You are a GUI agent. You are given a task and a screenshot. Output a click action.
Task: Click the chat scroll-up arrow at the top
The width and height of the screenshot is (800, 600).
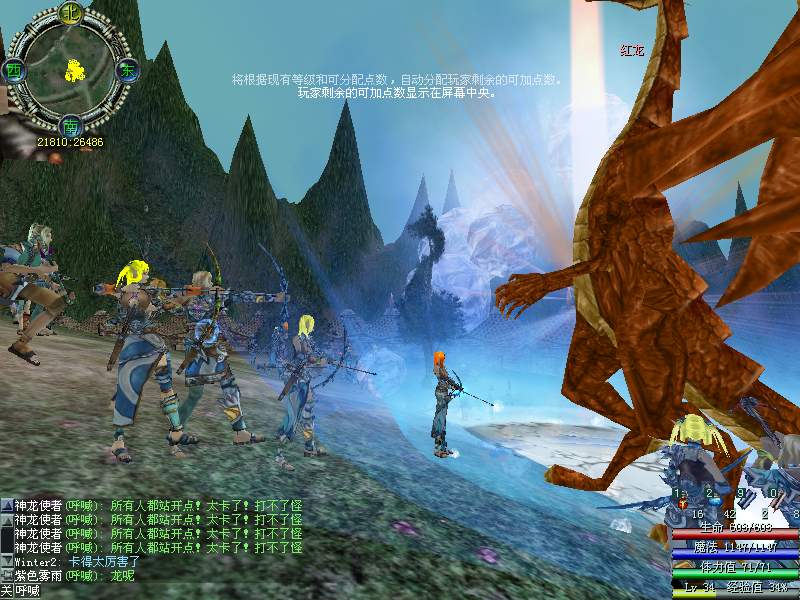[6, 506]
